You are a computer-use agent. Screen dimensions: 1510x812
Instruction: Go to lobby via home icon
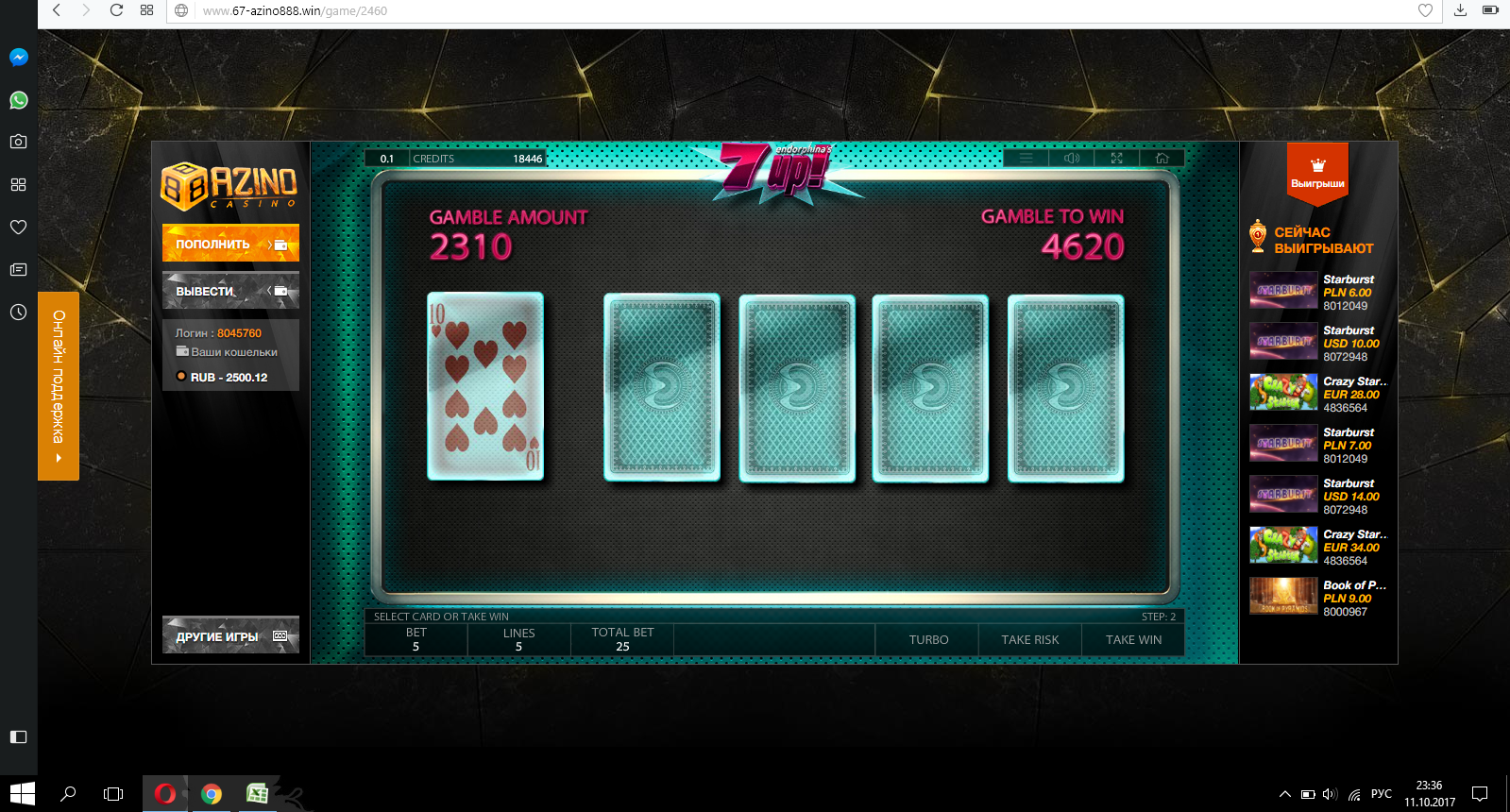1162,159
